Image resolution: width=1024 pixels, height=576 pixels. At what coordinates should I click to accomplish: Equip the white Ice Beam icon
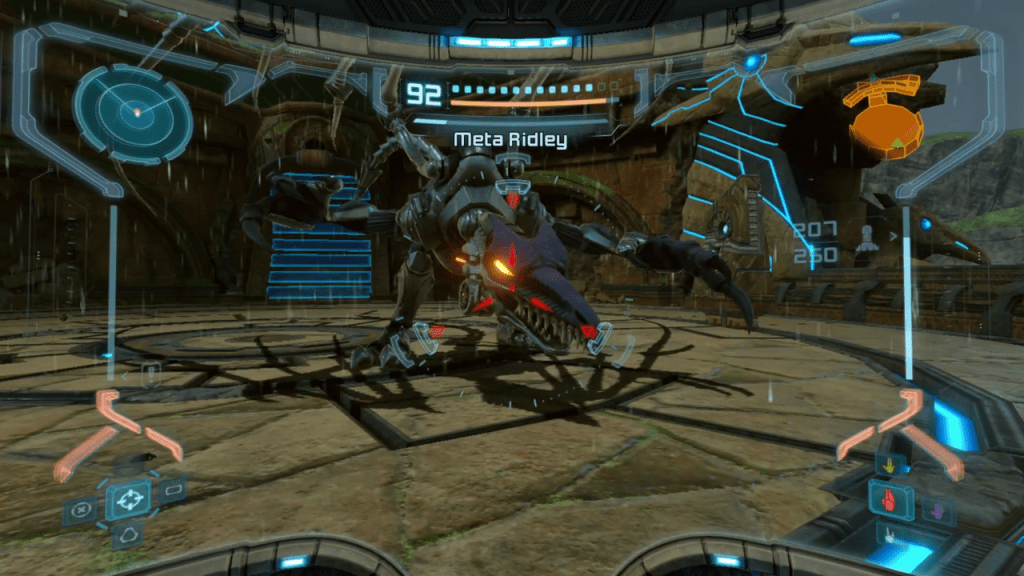pyautogui.click(x=887, y=536)
